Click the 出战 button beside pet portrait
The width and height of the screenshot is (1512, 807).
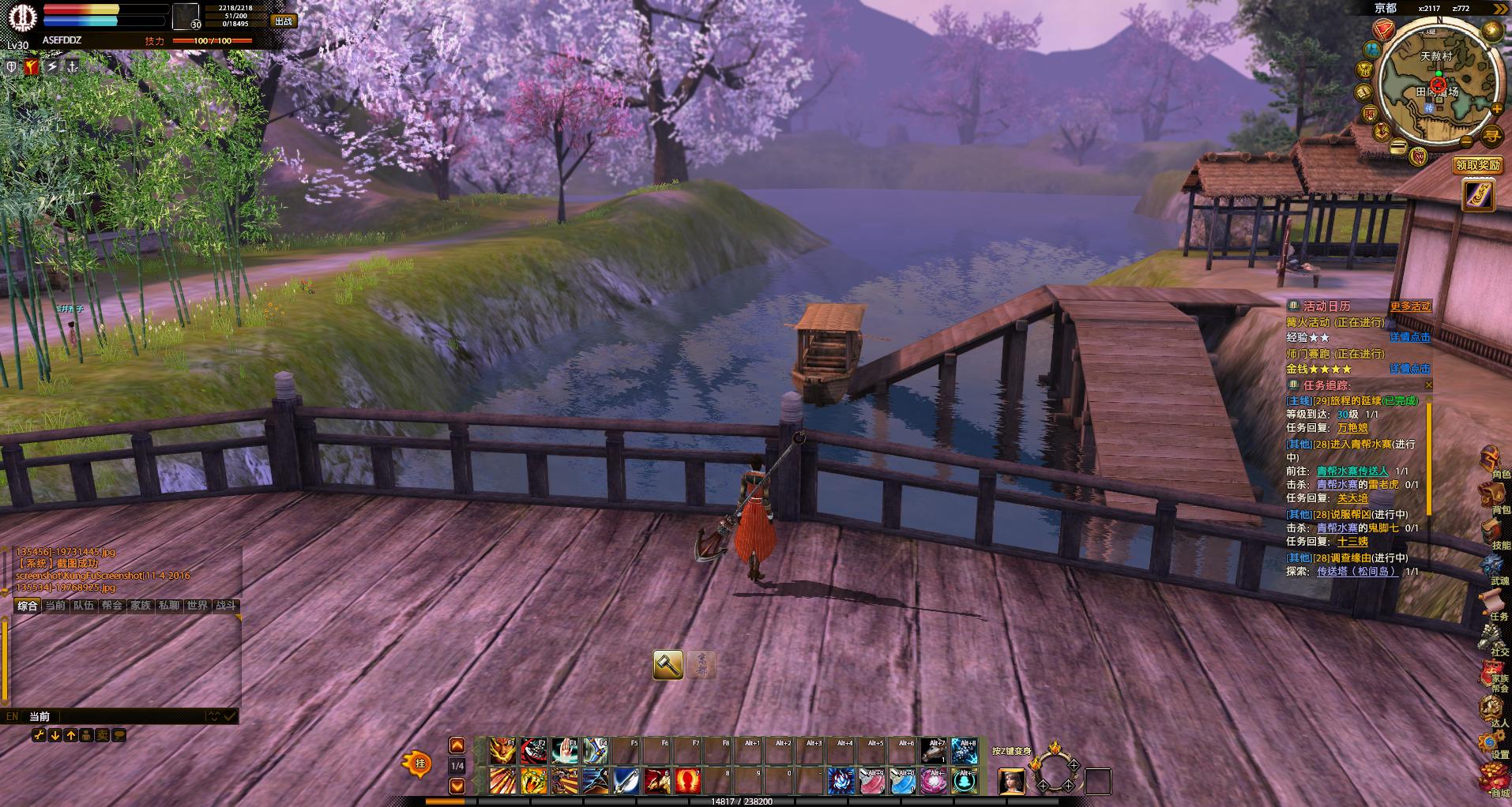pyautogui.click(x=284, y=21)
